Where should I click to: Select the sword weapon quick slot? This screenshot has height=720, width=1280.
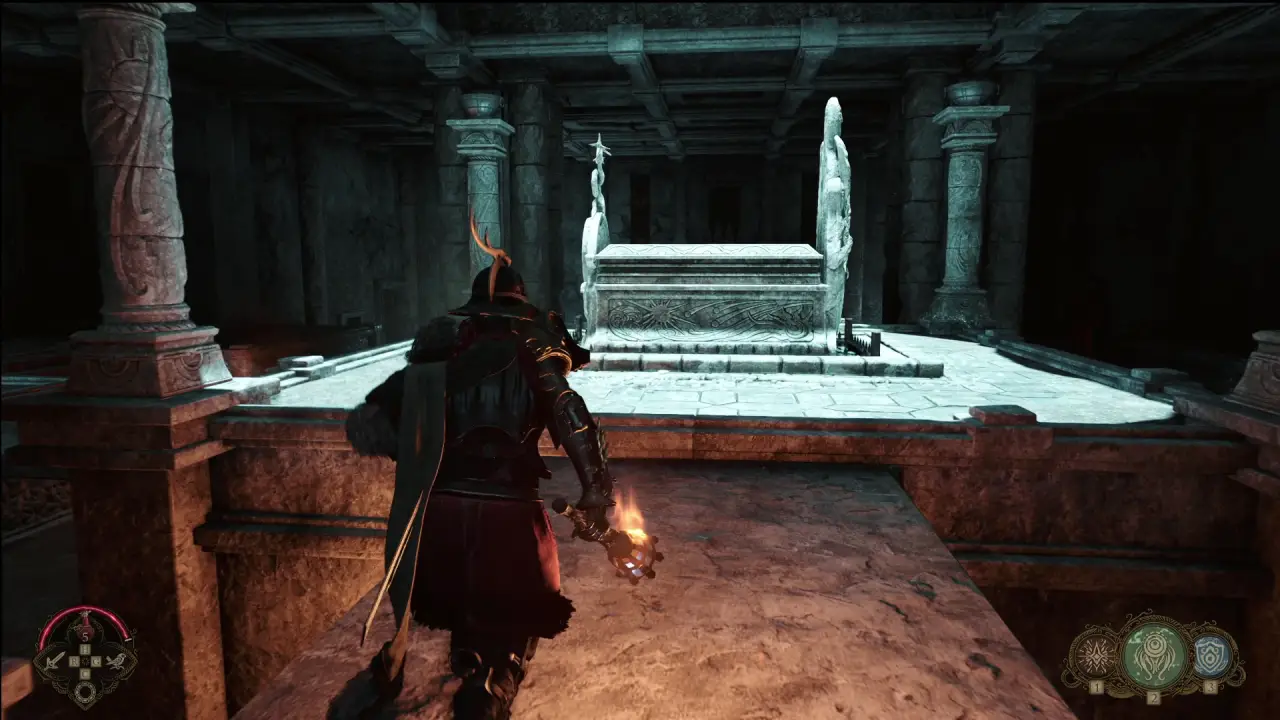[x=55, y=659]
